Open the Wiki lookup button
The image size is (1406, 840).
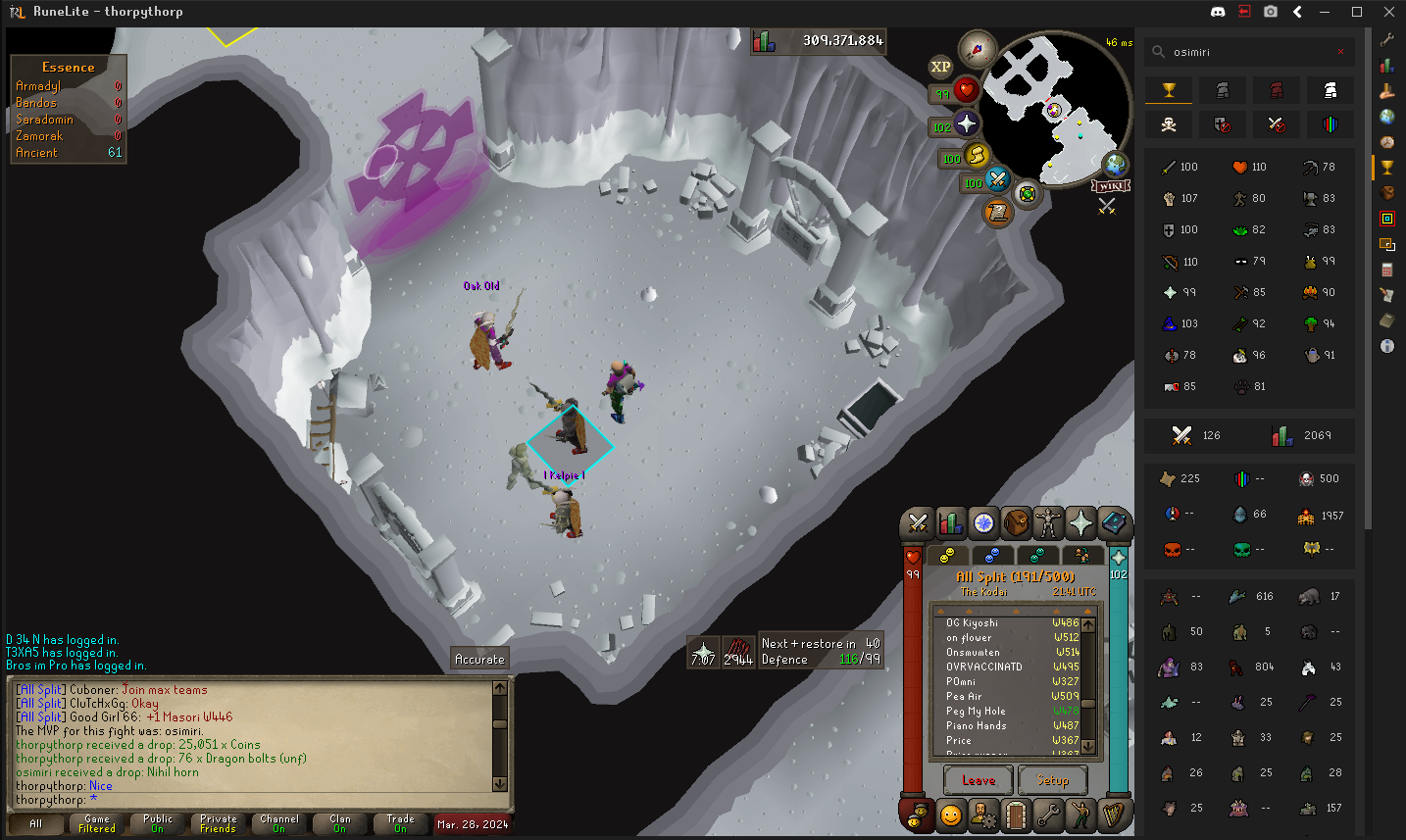[x=1111, y=186]
